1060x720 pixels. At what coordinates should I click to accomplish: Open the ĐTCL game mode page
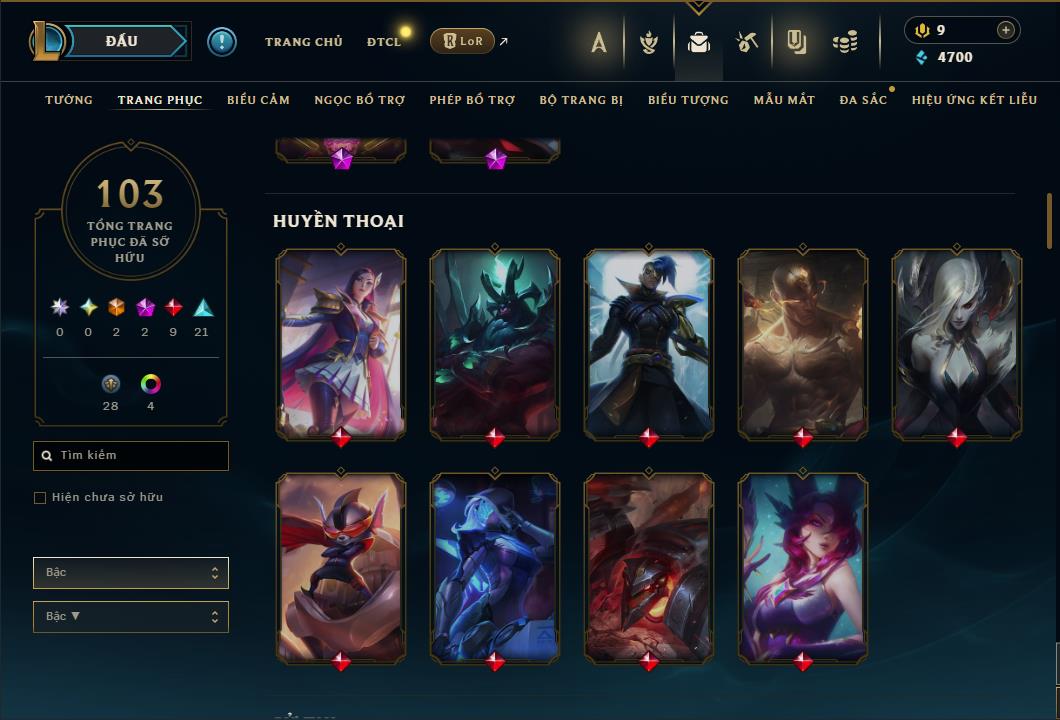(x=384, y=42)
